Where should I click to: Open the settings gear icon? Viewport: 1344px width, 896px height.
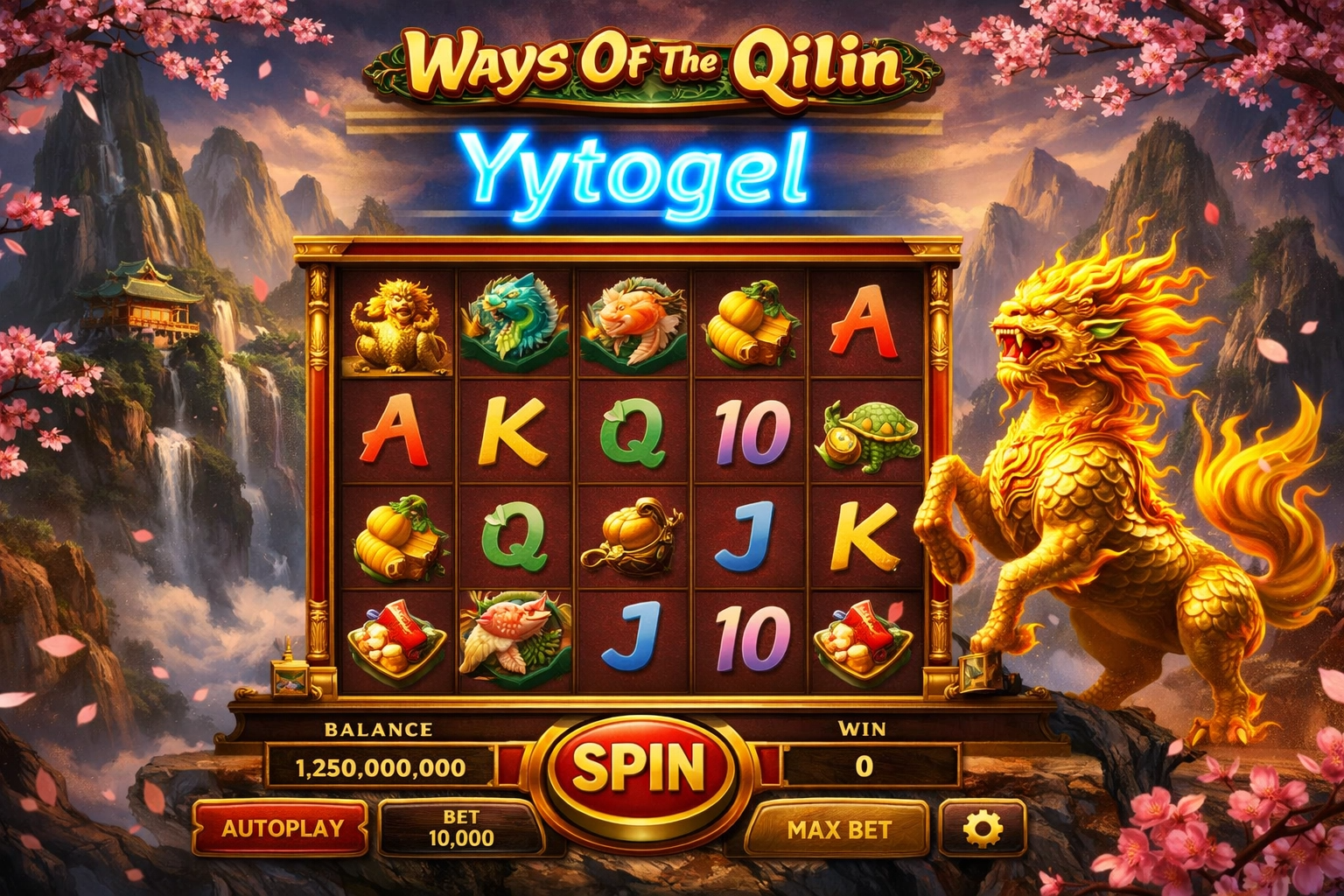[982, 828]
